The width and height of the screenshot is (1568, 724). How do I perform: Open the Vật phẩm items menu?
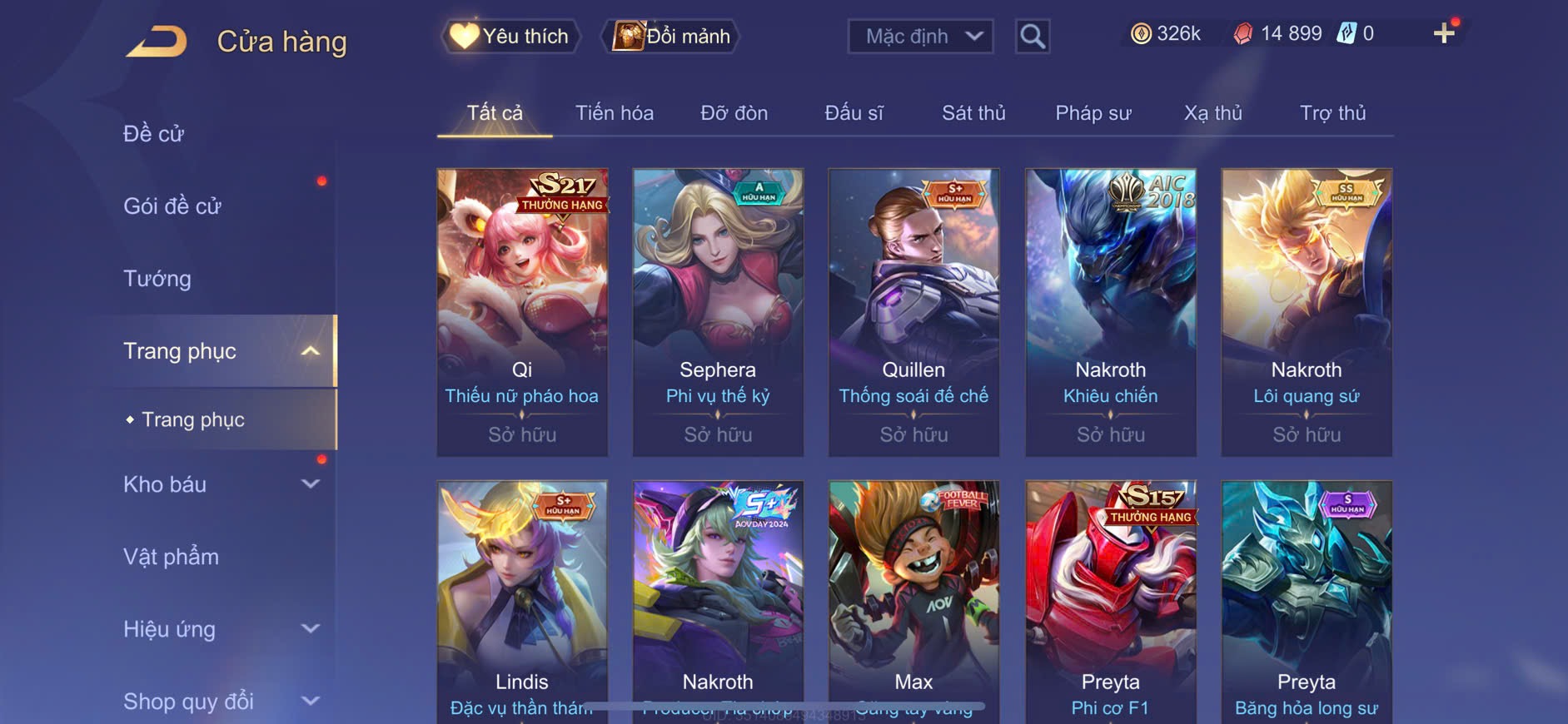click(172, 557)
